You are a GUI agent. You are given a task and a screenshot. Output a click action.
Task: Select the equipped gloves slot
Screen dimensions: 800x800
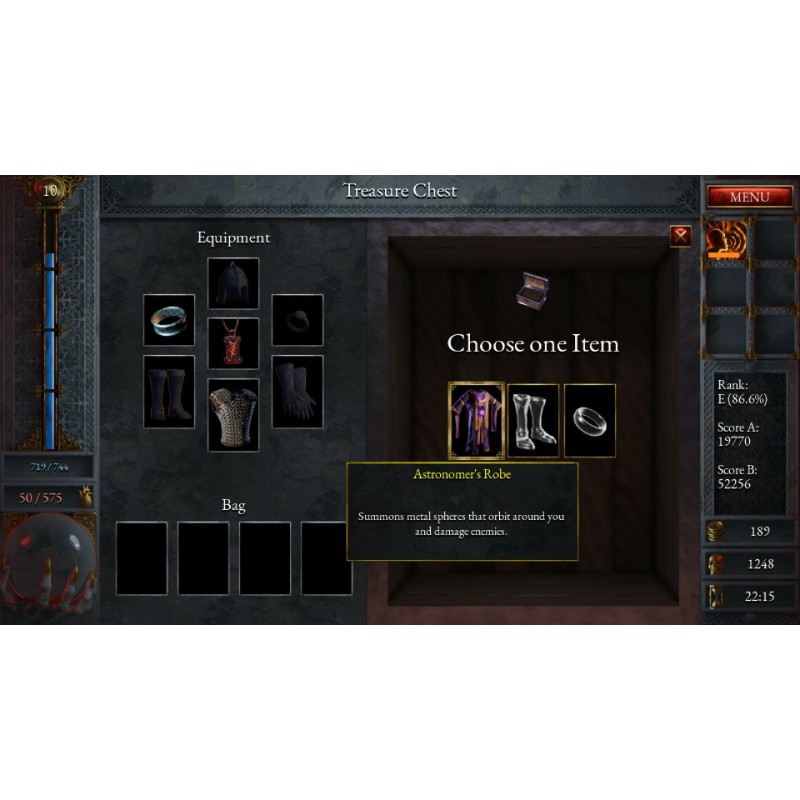(297, 392)
